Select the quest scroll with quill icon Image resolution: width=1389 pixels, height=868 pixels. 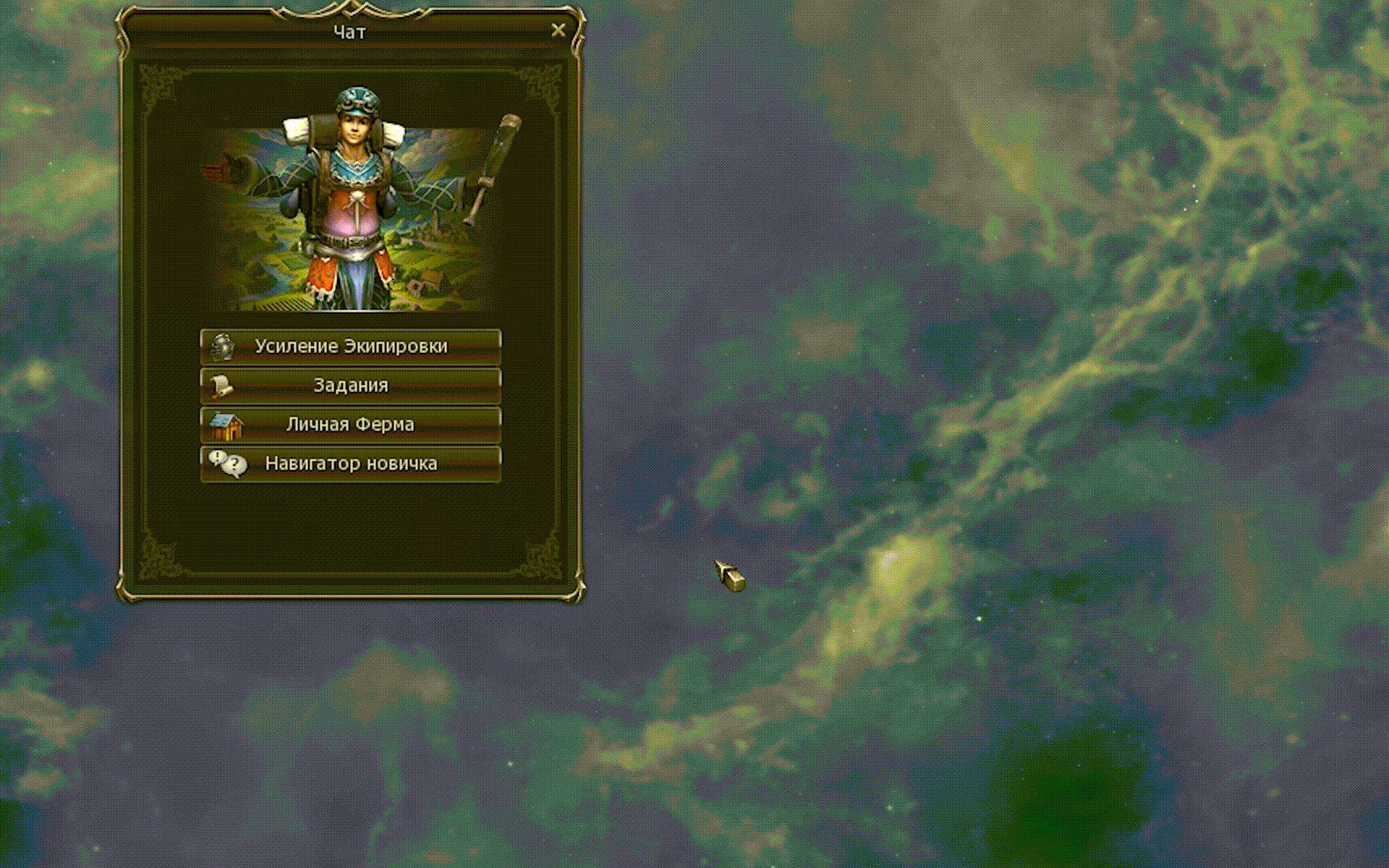[x=224, y=386]
